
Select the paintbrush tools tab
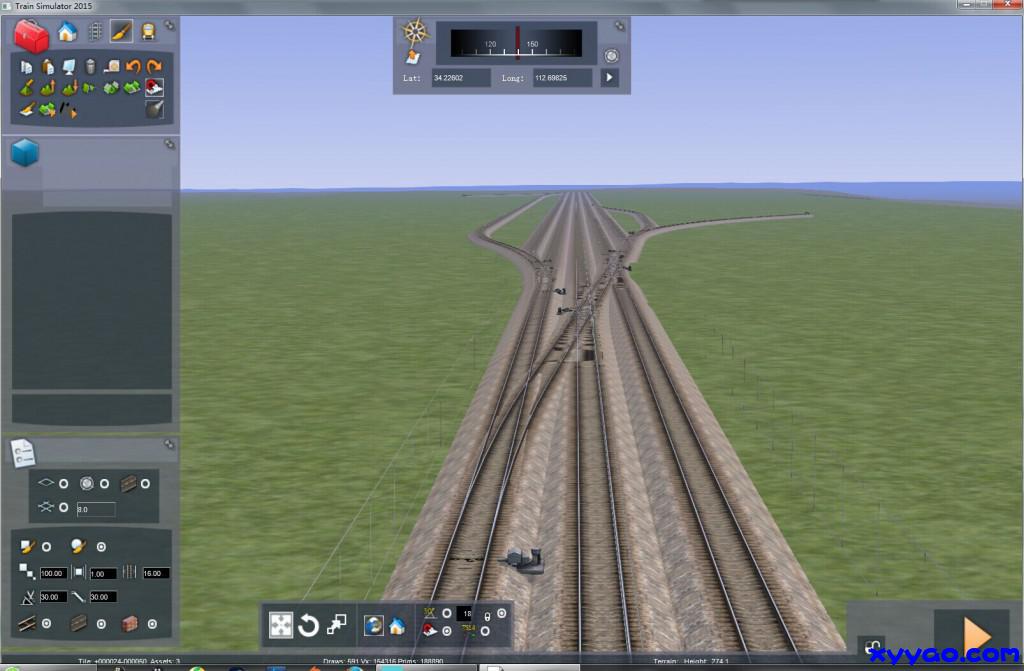pos(121,32)
